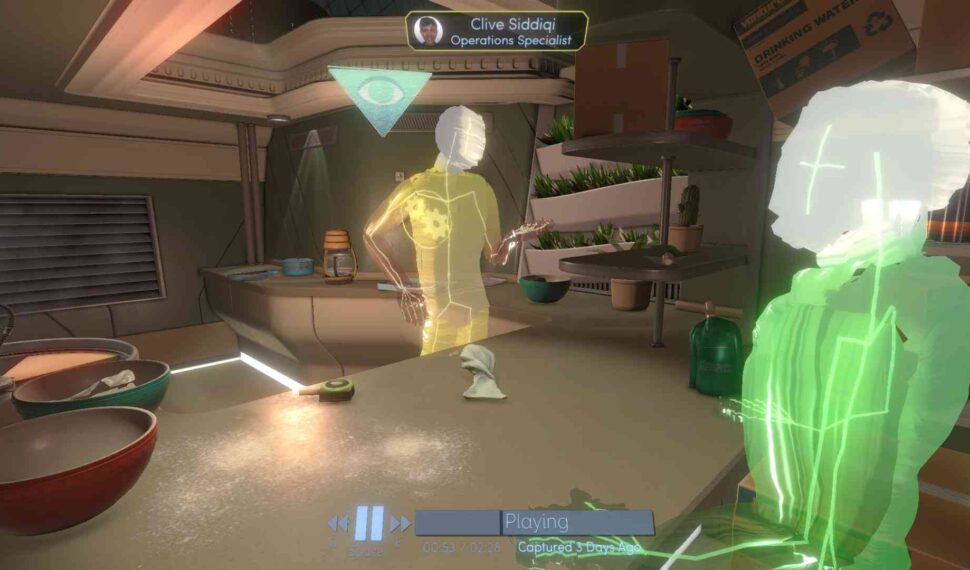Fast-forward the recording with the double-right arrows
Viewport: 970px width, 570px height.
[400, 523]
